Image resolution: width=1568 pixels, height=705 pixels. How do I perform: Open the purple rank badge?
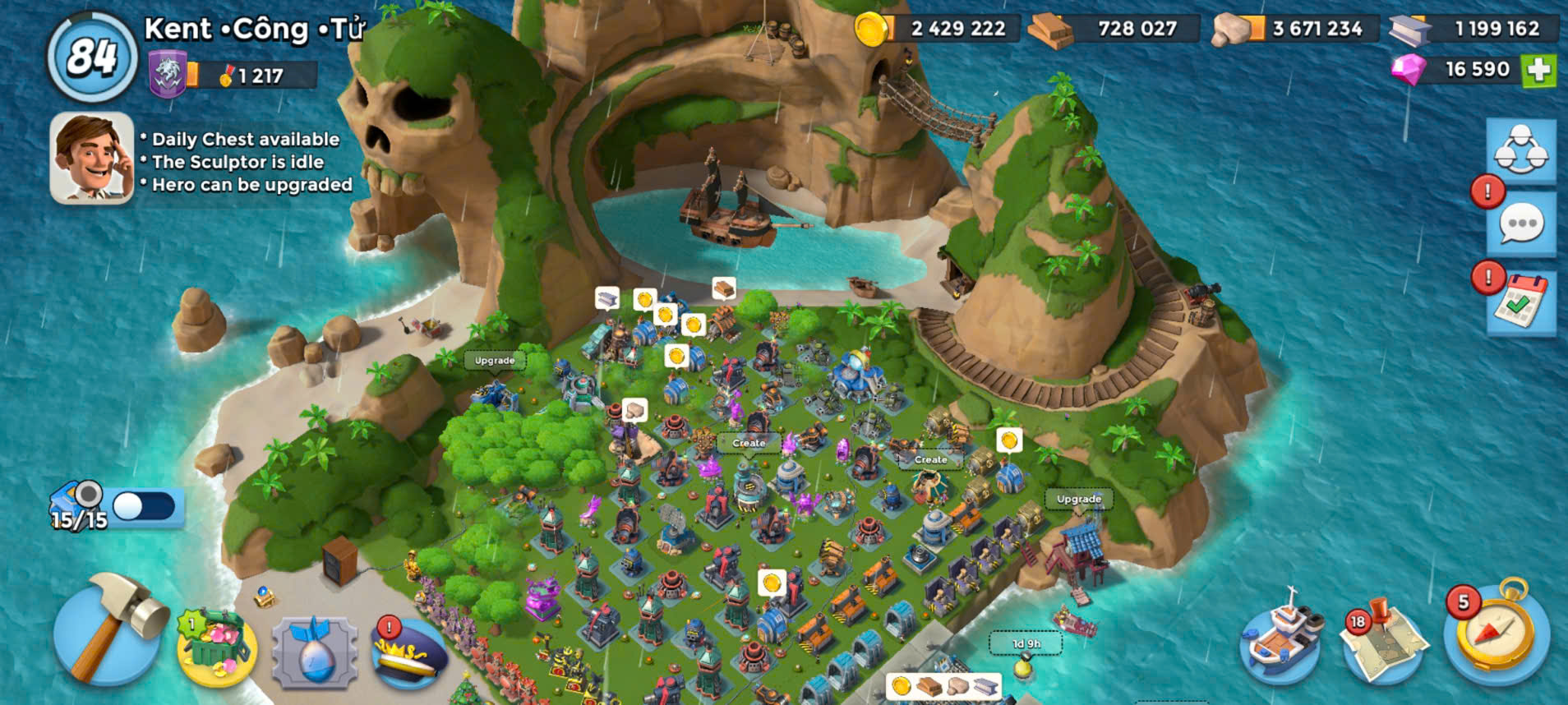[168, 74]
